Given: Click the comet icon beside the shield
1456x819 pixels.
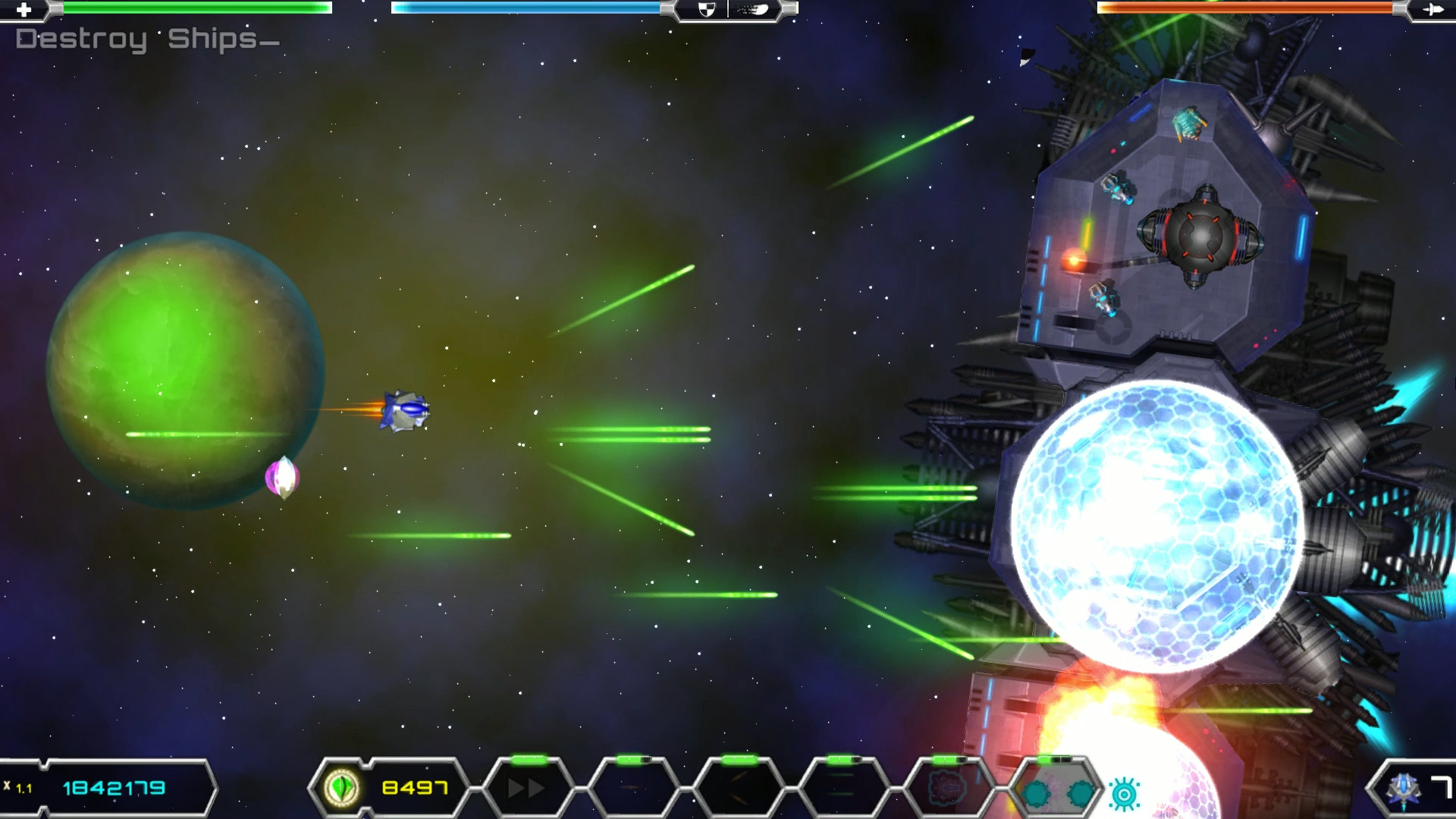Looking at the screenshot, I should tap(754, 9).
